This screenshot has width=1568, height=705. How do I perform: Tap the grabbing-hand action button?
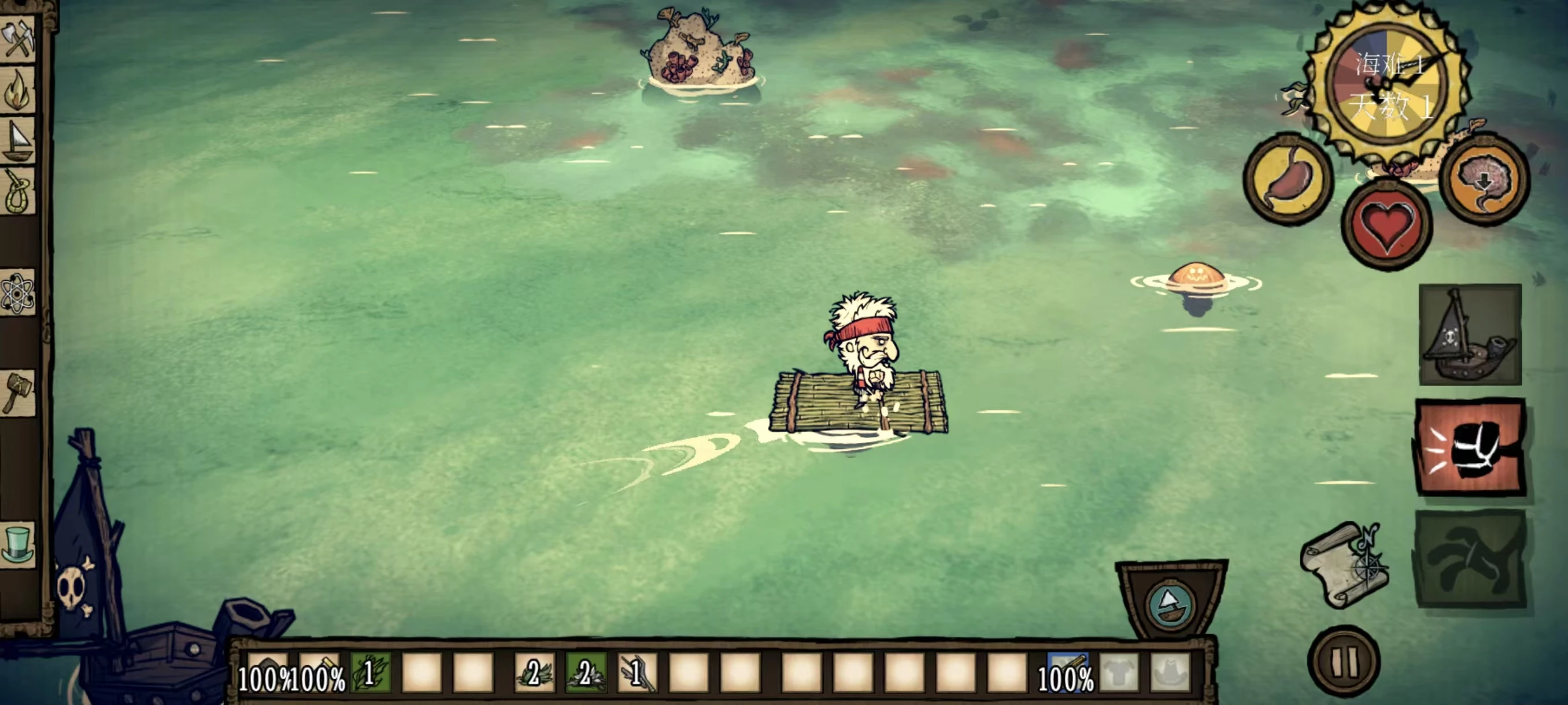click(x=1470, y=559)
